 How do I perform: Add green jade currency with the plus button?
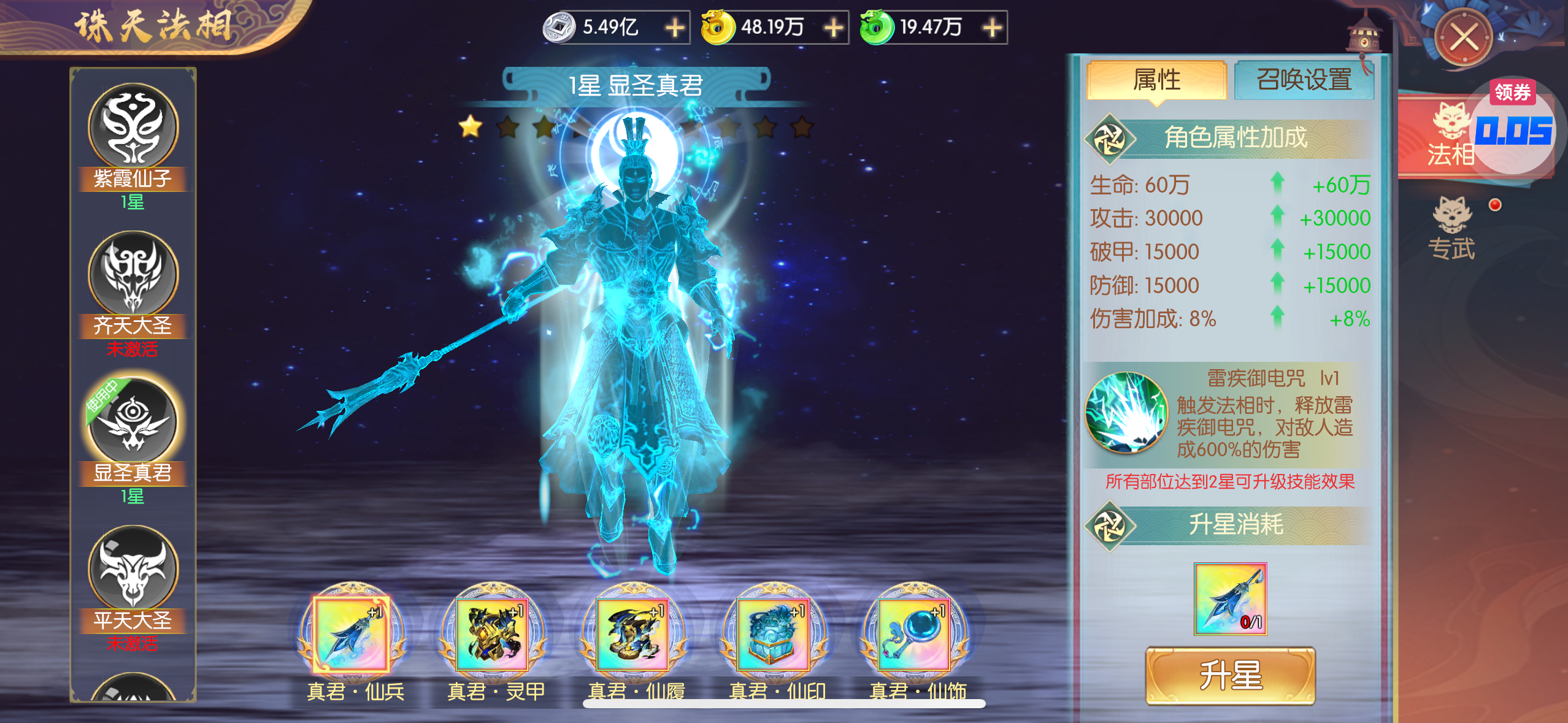click(x=992, y=28)
